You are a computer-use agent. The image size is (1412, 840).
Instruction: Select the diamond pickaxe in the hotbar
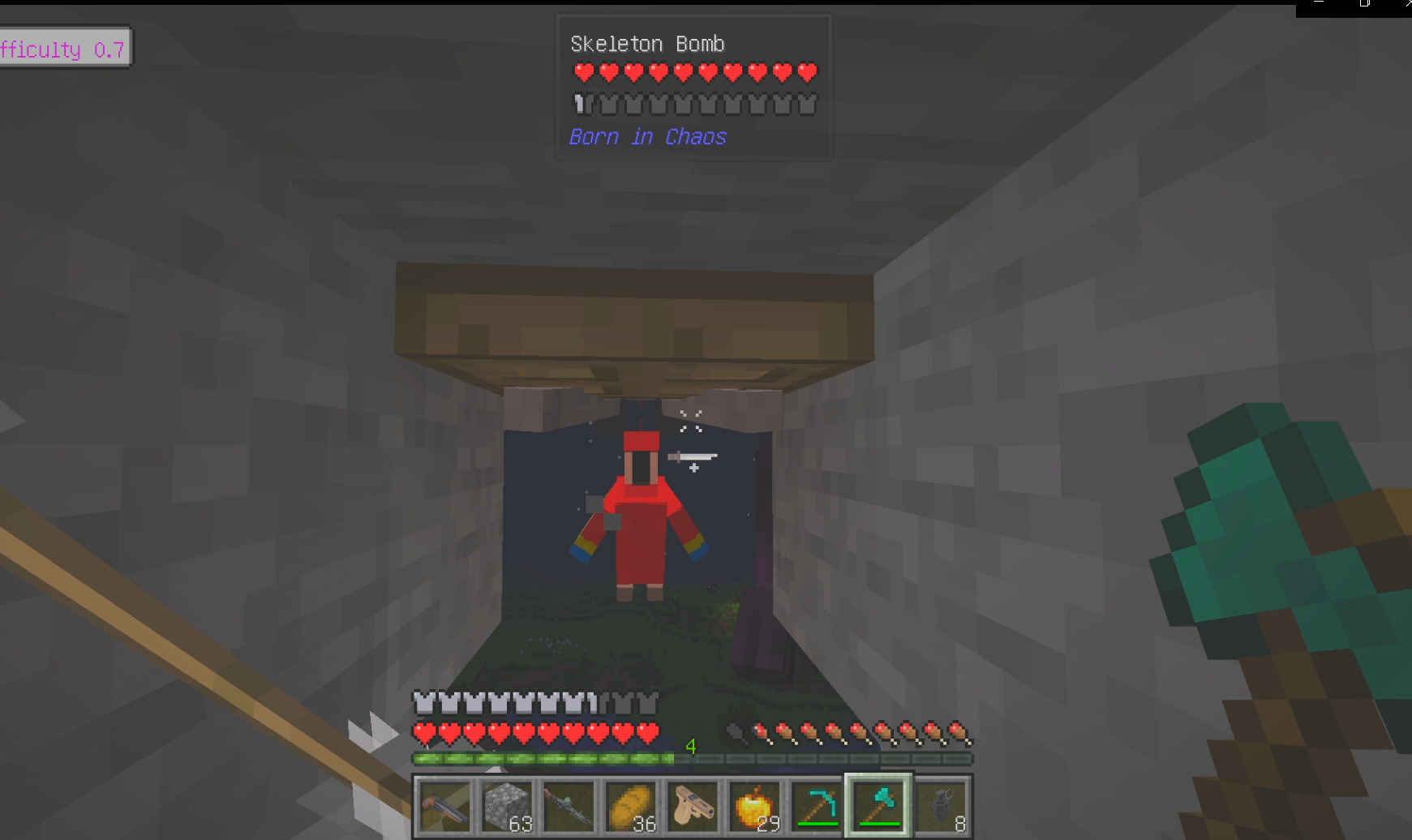pyautogui.click(x=818, y=807)
